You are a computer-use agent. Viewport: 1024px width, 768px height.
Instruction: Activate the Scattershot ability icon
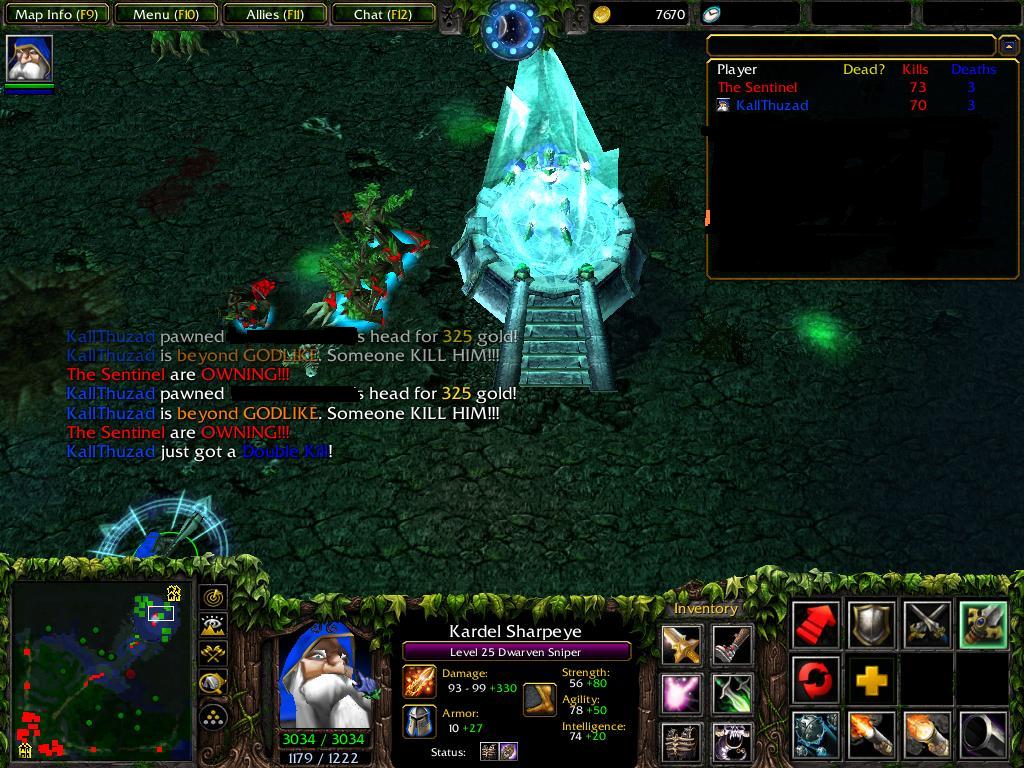(x=817, y=735)
